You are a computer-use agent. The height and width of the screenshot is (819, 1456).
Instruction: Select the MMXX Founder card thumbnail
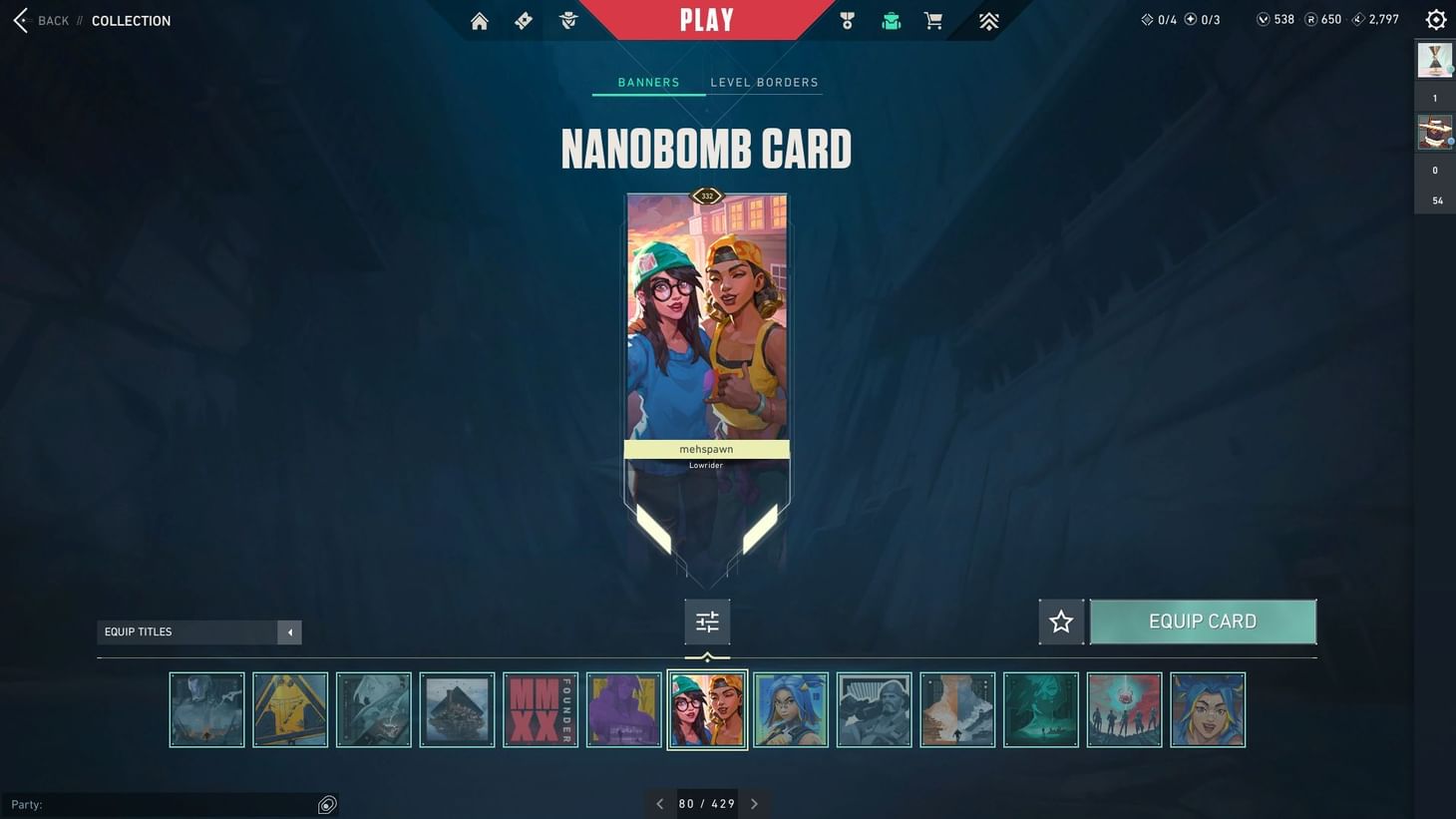click(x=540, y=709)
